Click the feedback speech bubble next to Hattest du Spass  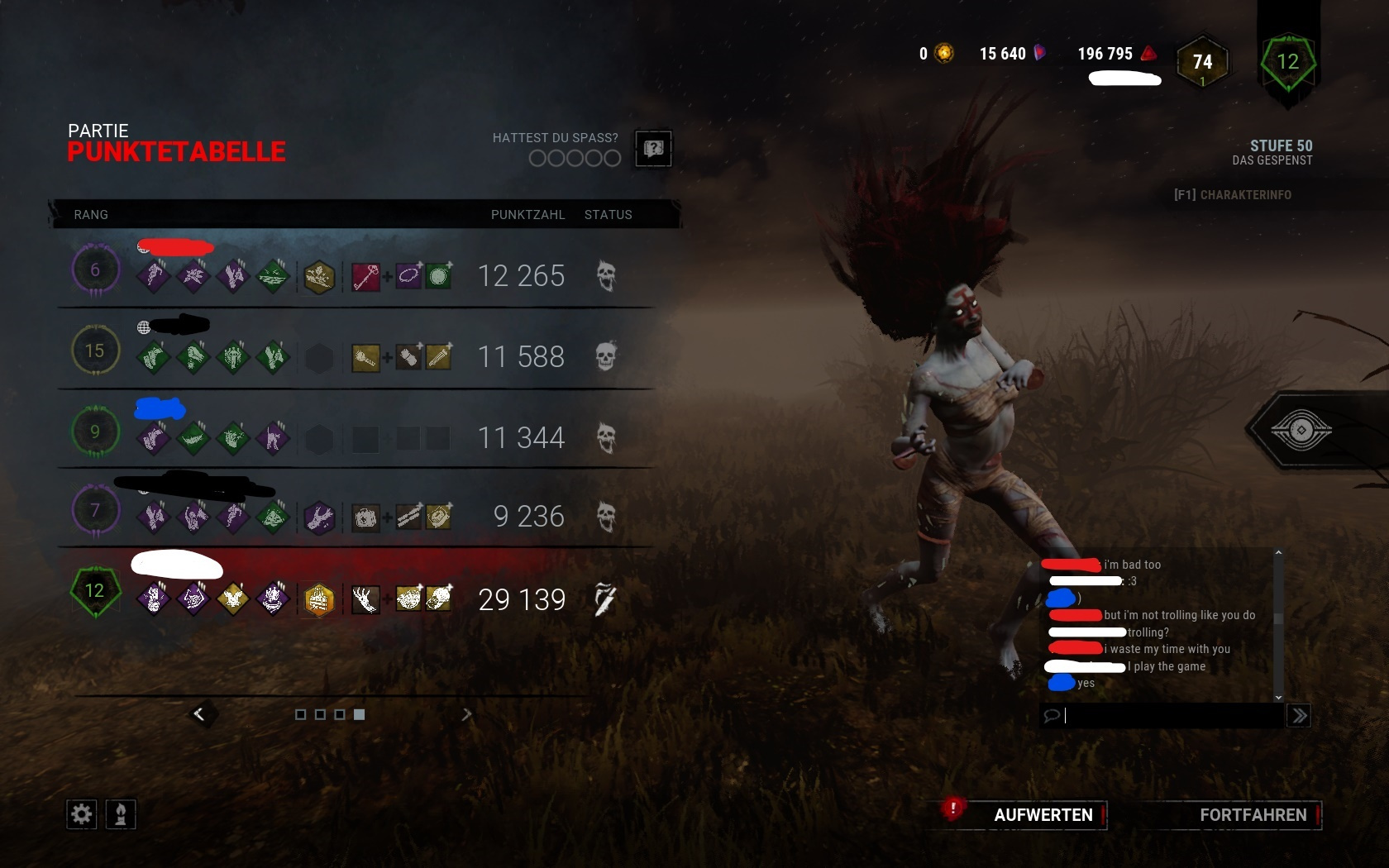[x=652, y=149]
